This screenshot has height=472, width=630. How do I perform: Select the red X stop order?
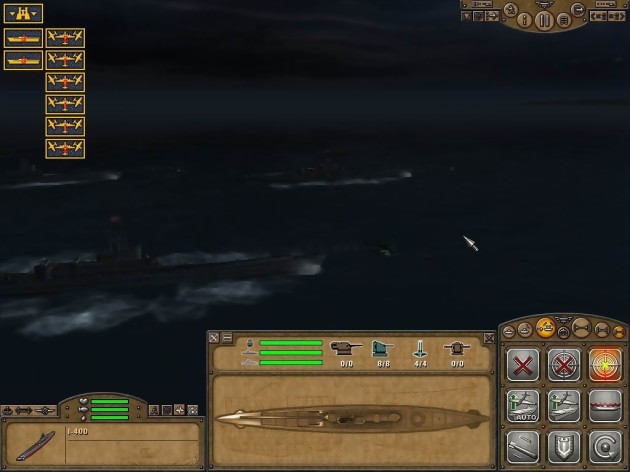pyautogui.click(x=523, y=365)
